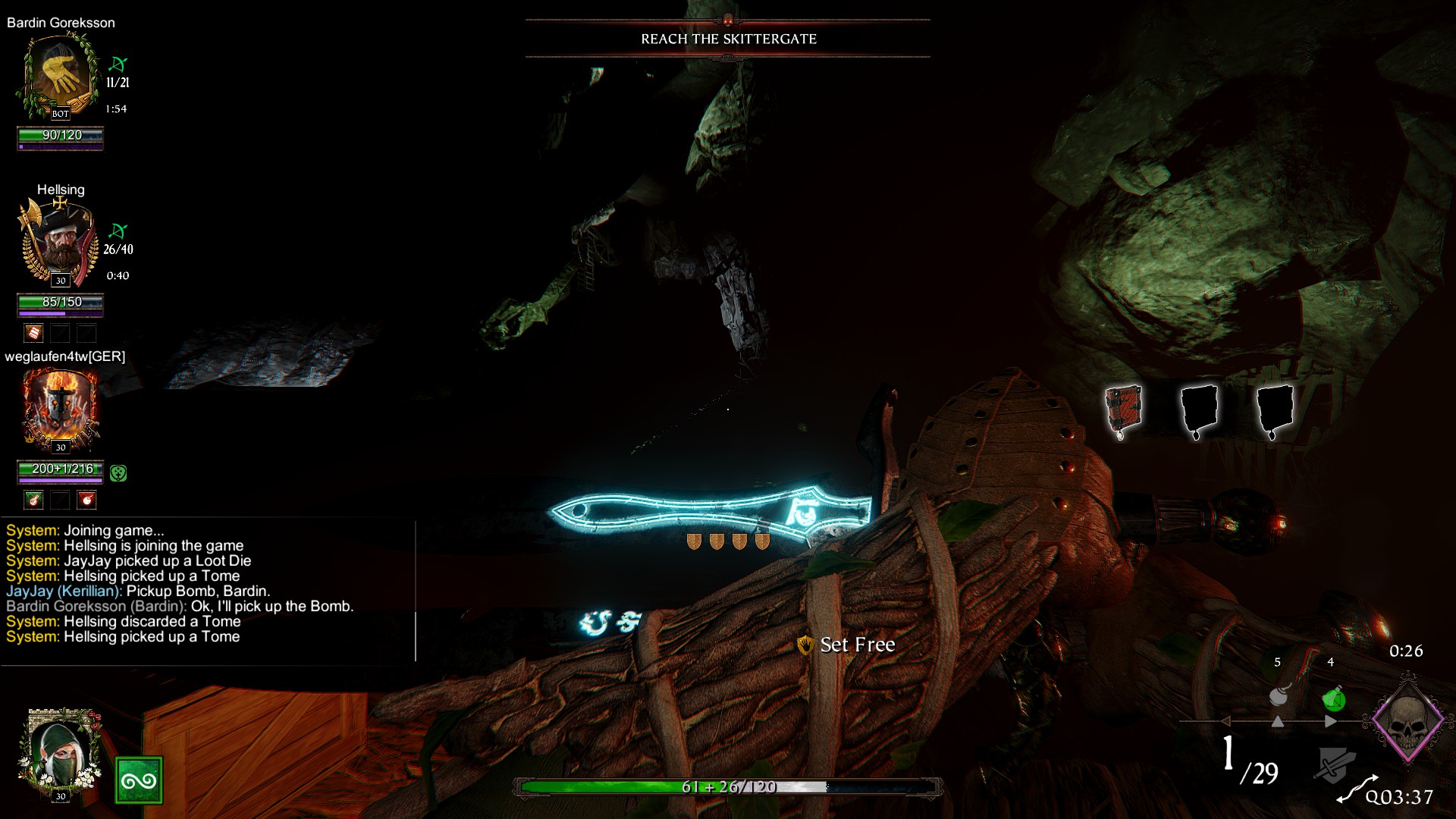This screenshot has width=1456, height=819.
Task: Select the green potion item slot
Action: coord(1333,698)
